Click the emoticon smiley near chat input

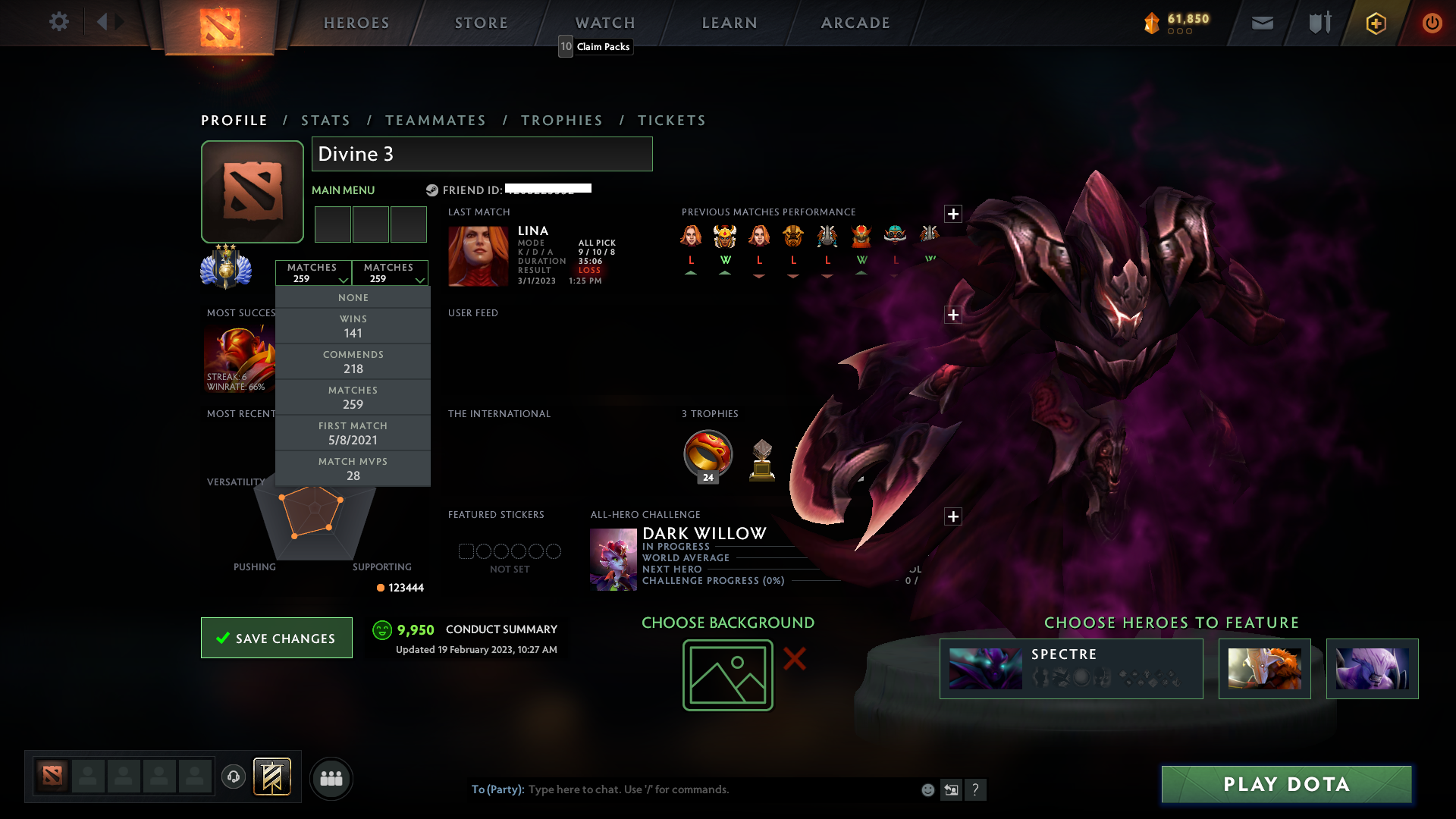click(x=927, y=789)
